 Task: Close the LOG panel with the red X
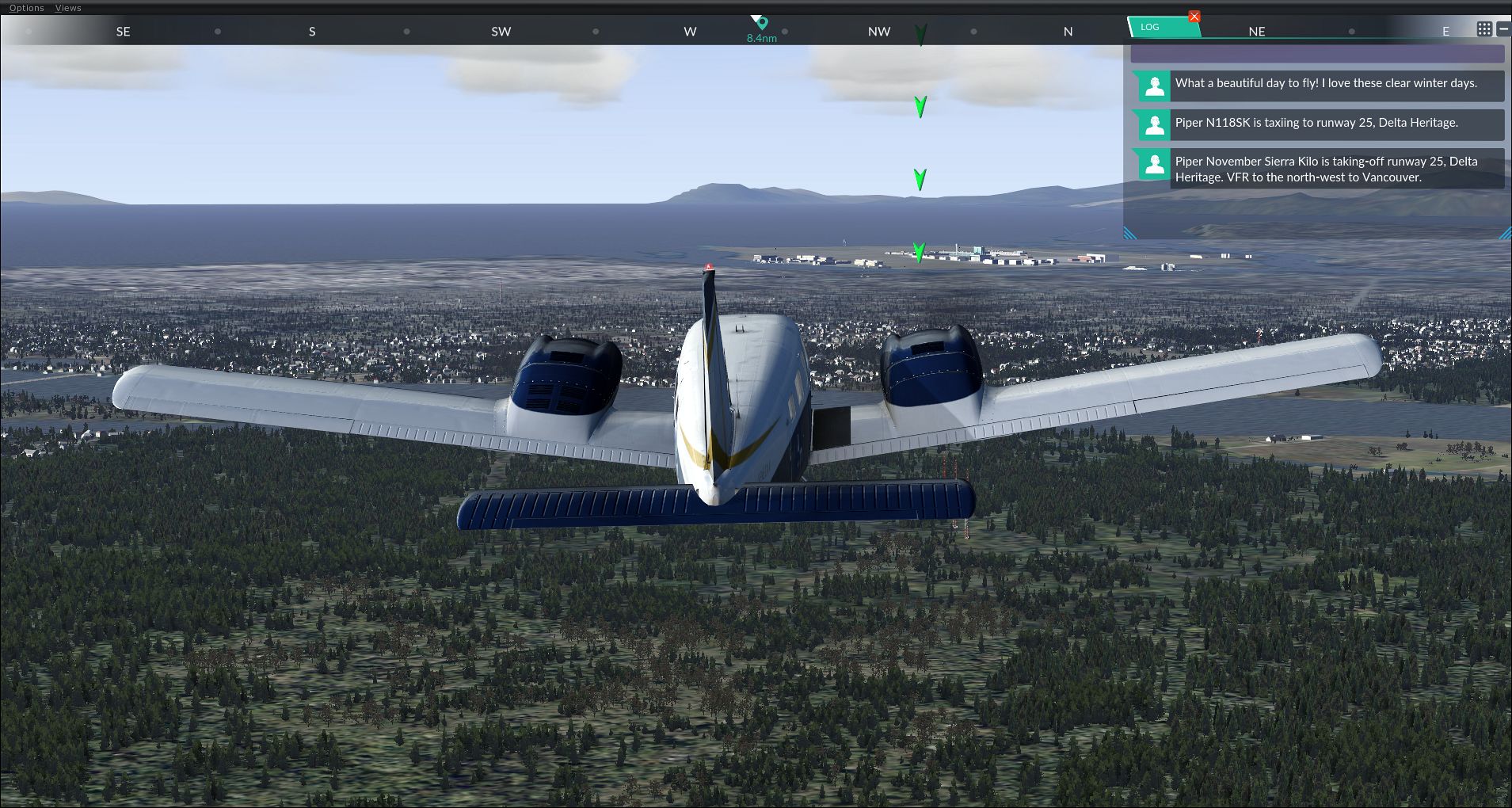(x=1194, y=17)
